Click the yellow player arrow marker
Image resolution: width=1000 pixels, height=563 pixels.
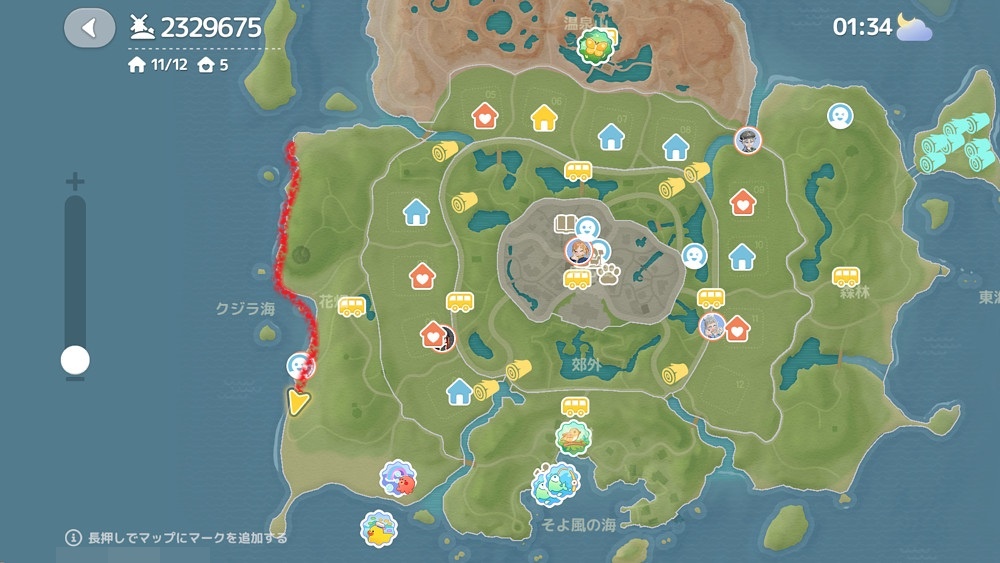pos(297,401)
